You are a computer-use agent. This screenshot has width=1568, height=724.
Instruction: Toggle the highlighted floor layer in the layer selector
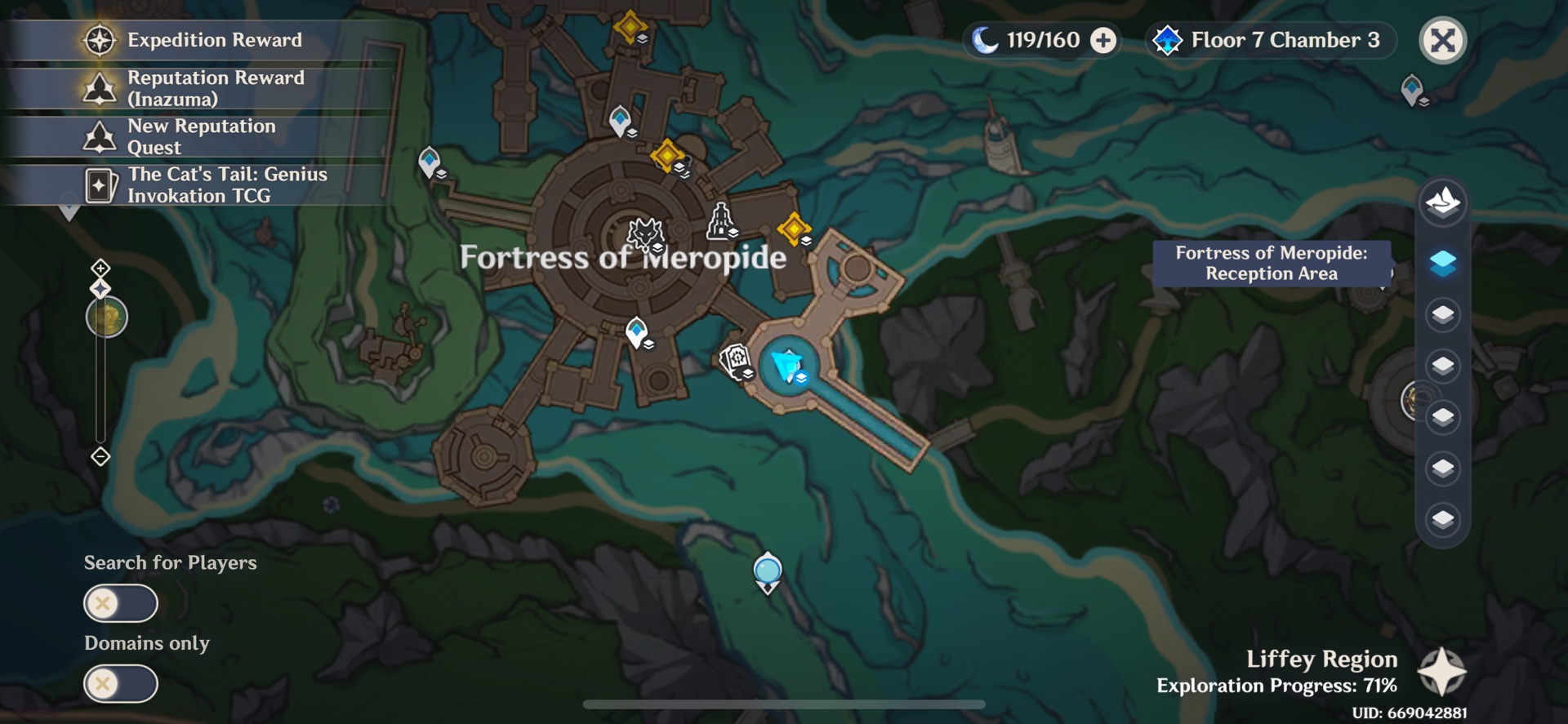pyautogui.click(x=1442, y=264)
